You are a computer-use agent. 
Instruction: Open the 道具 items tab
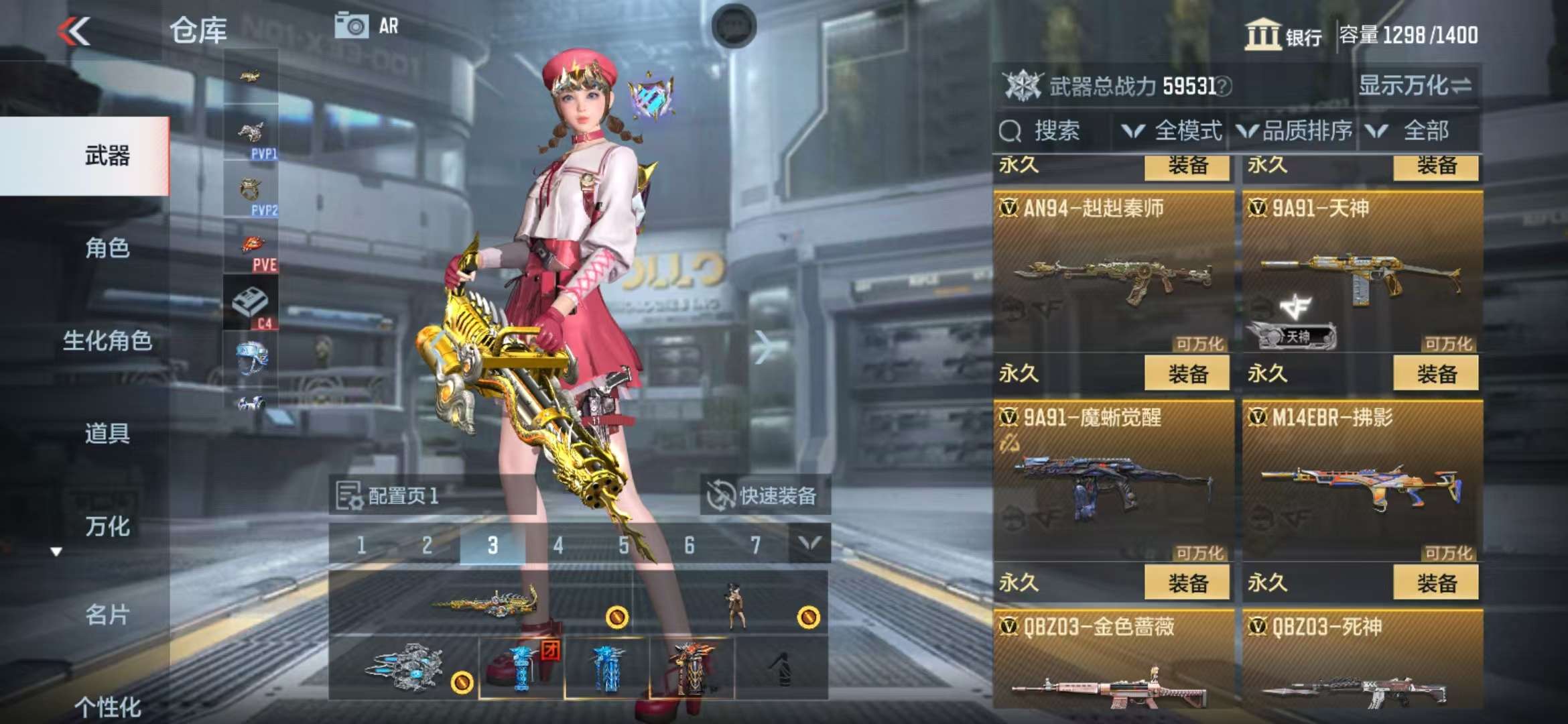coord(107,433)
